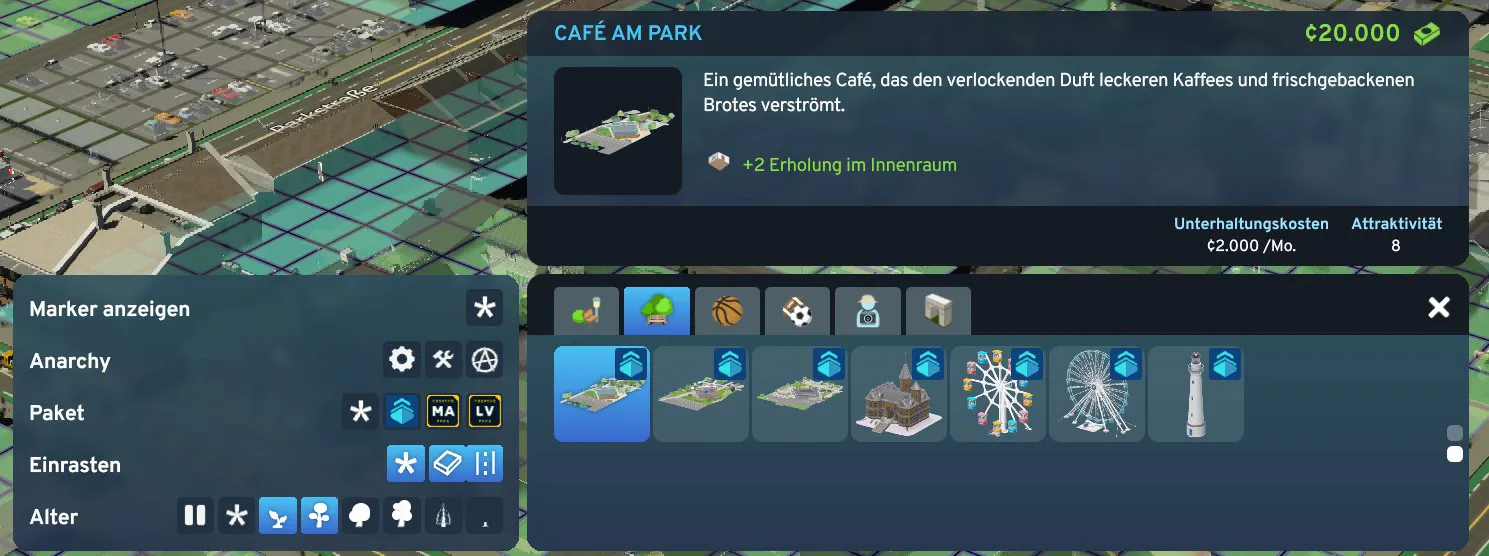Select the lighthouse building
The height and width of the screenshot is (556, 1489).
coord(1195,394)
